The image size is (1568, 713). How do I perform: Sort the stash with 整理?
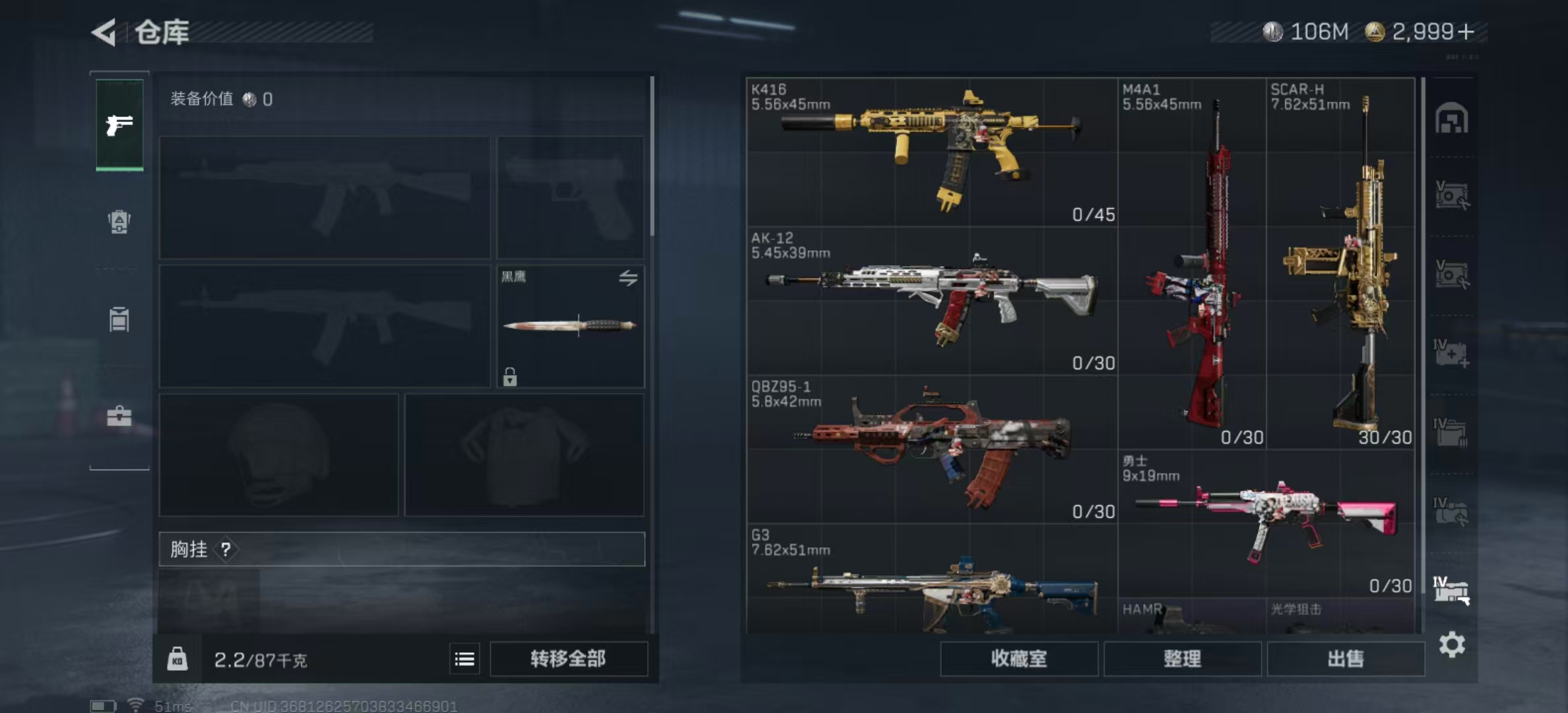1182,658
